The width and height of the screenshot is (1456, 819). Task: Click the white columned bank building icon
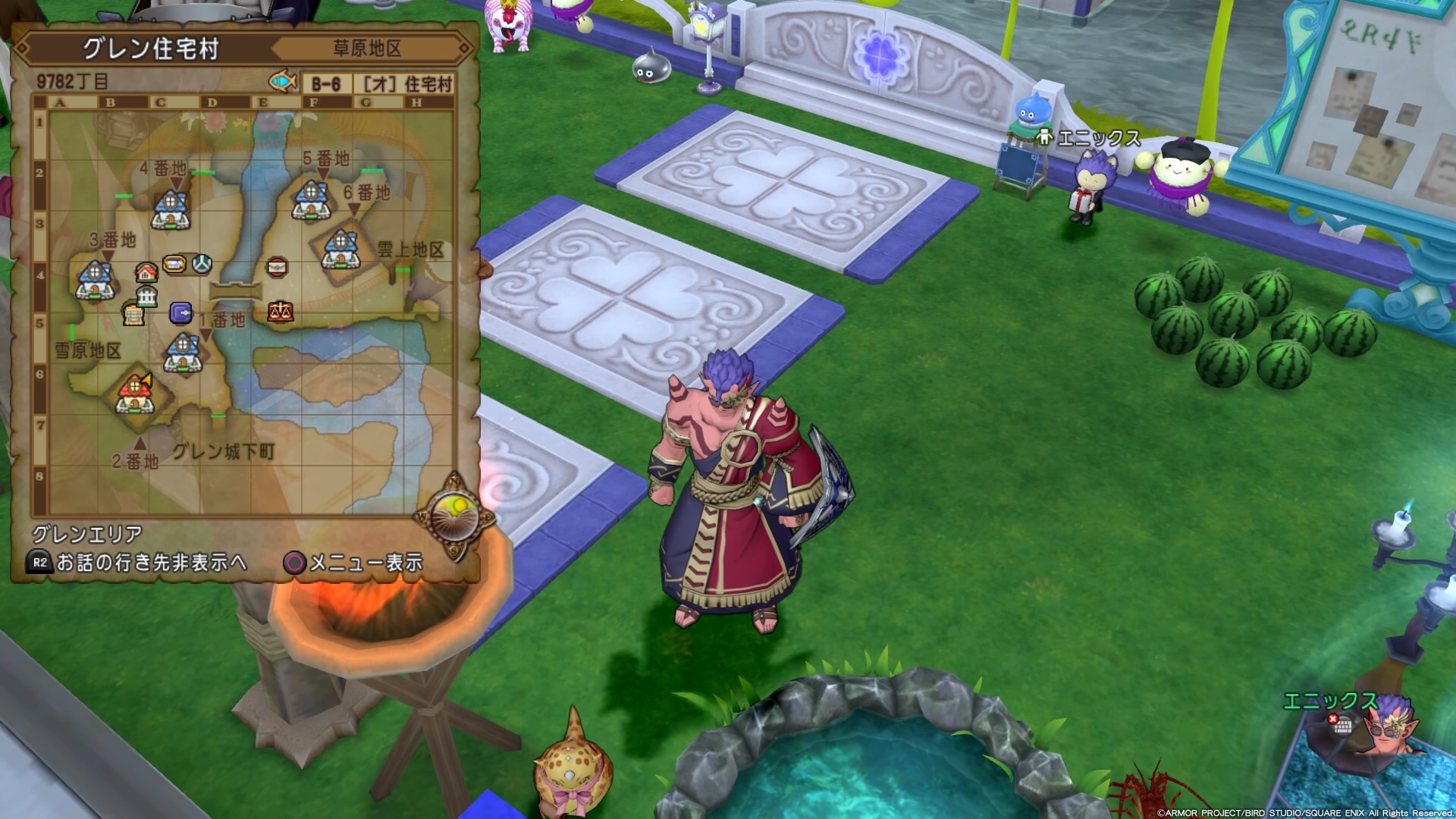146,298
